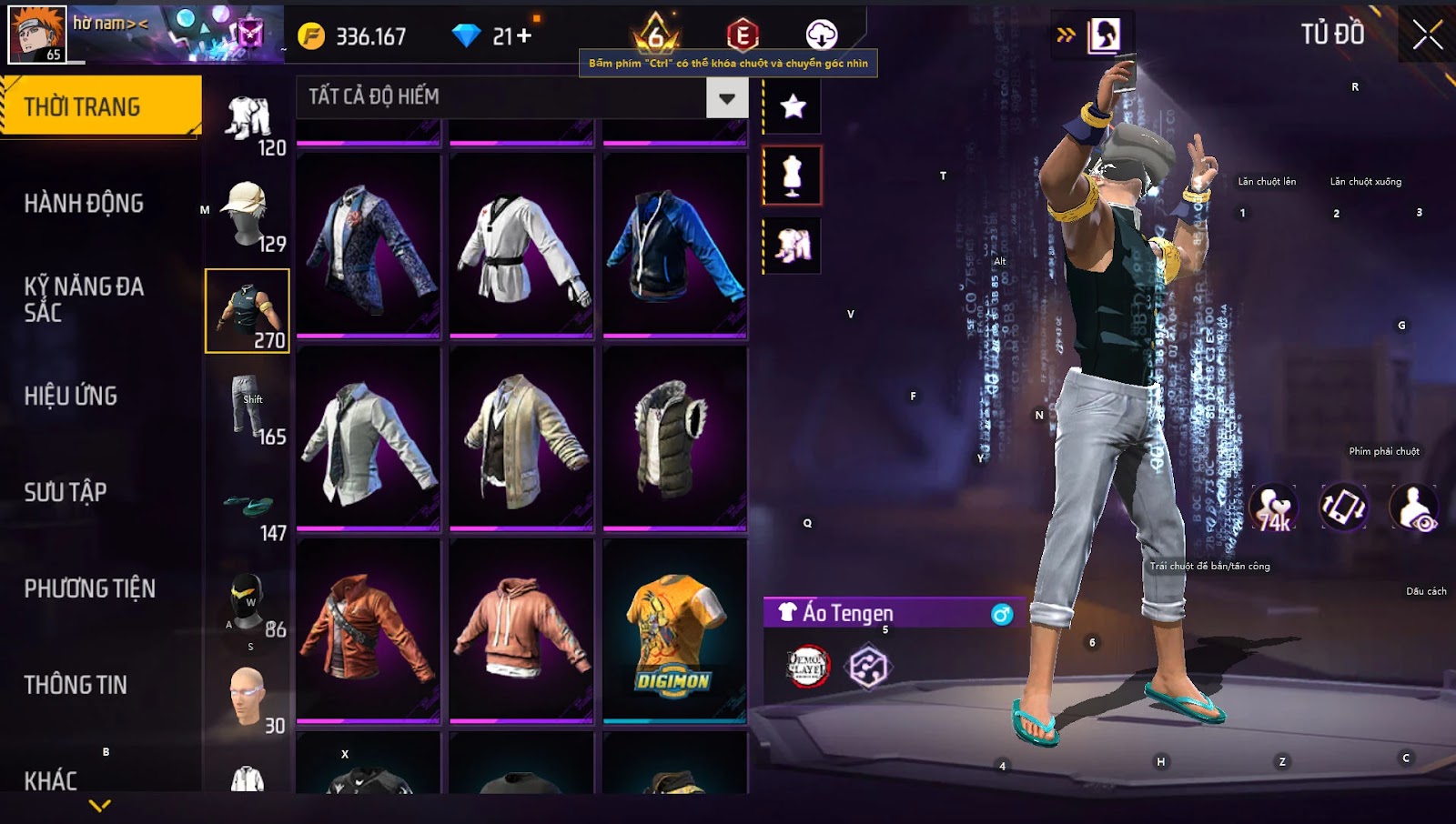
Task: Open Kỹ Năng Đa Sắc section
Action: (x=84, y=299)
